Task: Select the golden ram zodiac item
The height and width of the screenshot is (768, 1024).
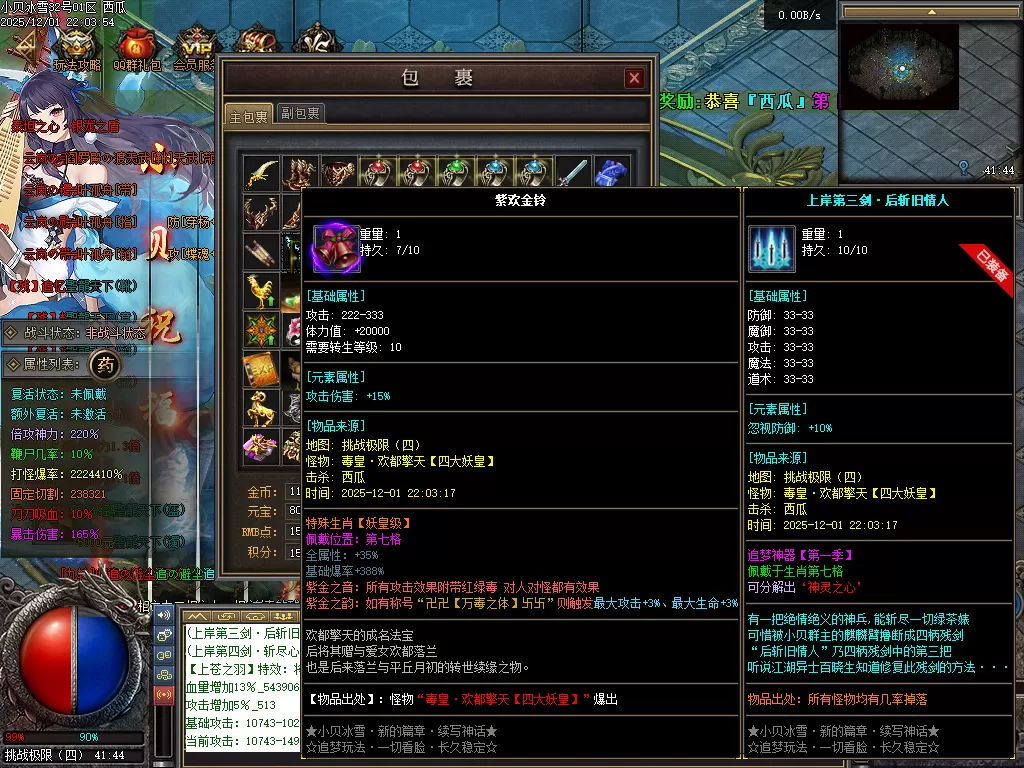Action: tap(262, 407)
